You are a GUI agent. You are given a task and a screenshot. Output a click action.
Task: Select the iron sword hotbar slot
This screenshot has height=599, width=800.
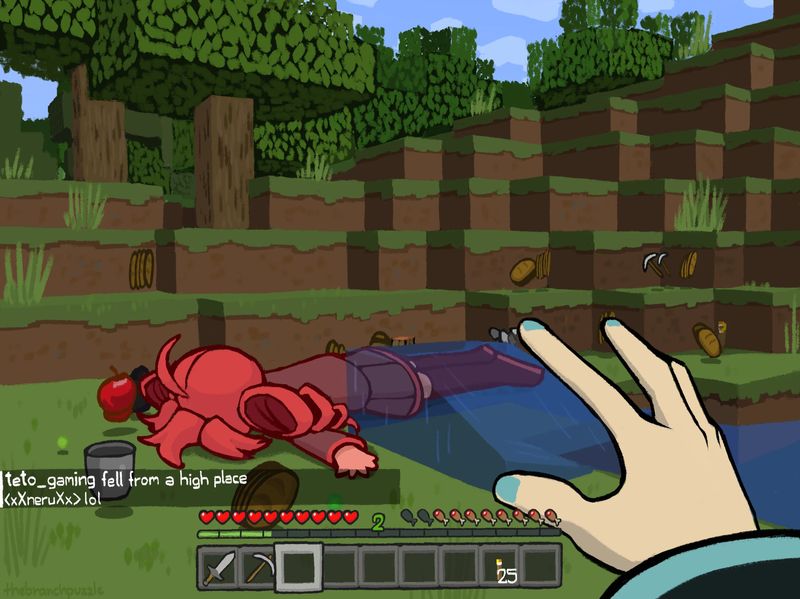219,568
